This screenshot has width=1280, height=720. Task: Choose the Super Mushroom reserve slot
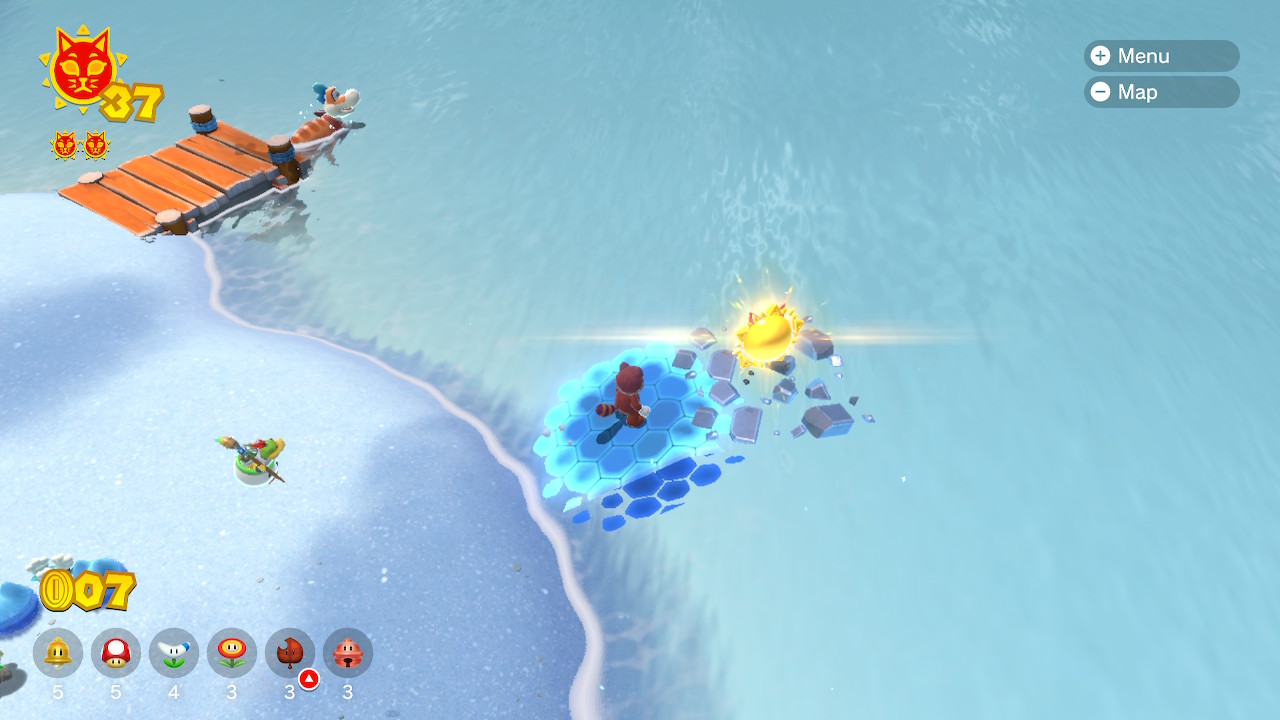[x=116, y=653]
